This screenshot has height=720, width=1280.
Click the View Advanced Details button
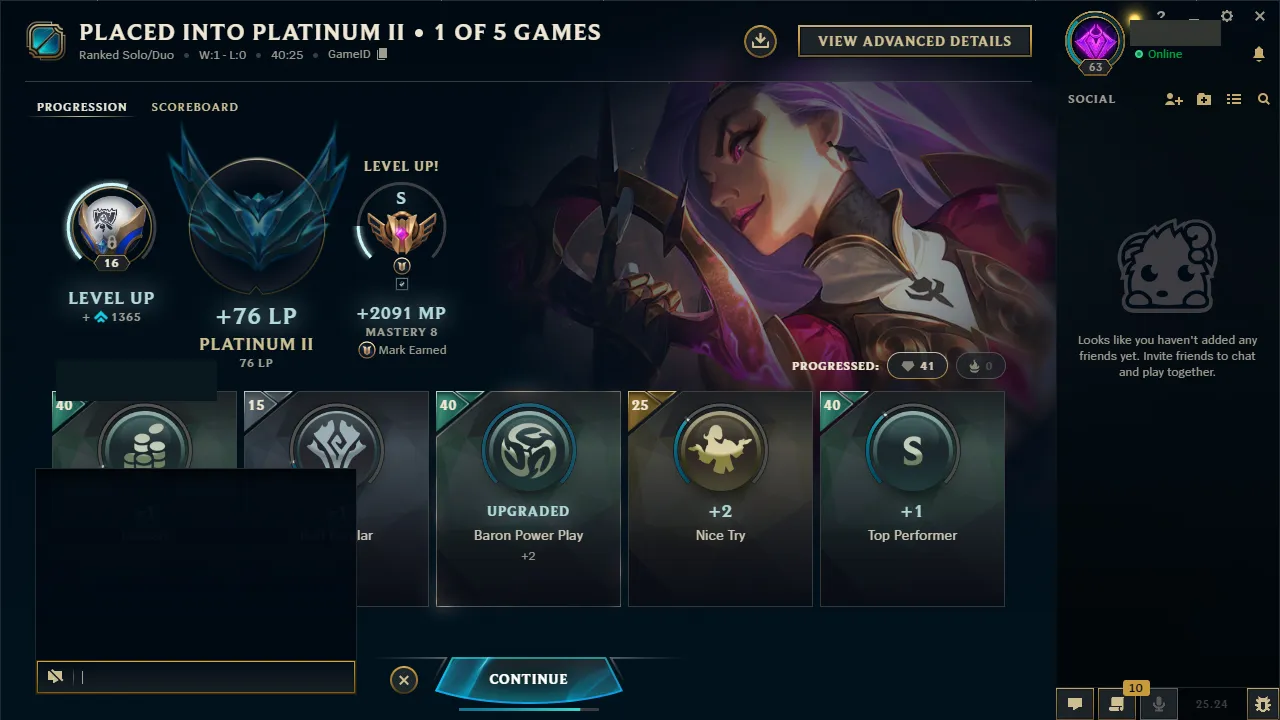tap(913, 41)
